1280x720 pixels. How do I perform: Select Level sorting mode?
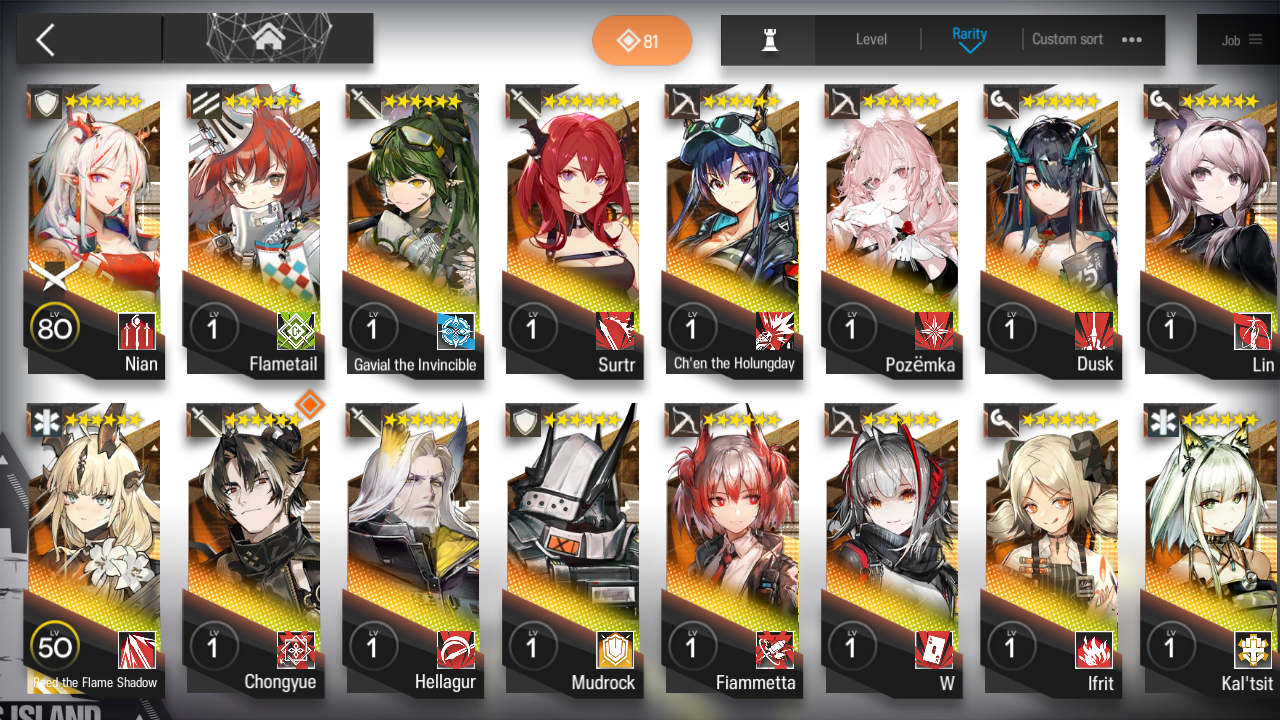(x=870, y=39)
